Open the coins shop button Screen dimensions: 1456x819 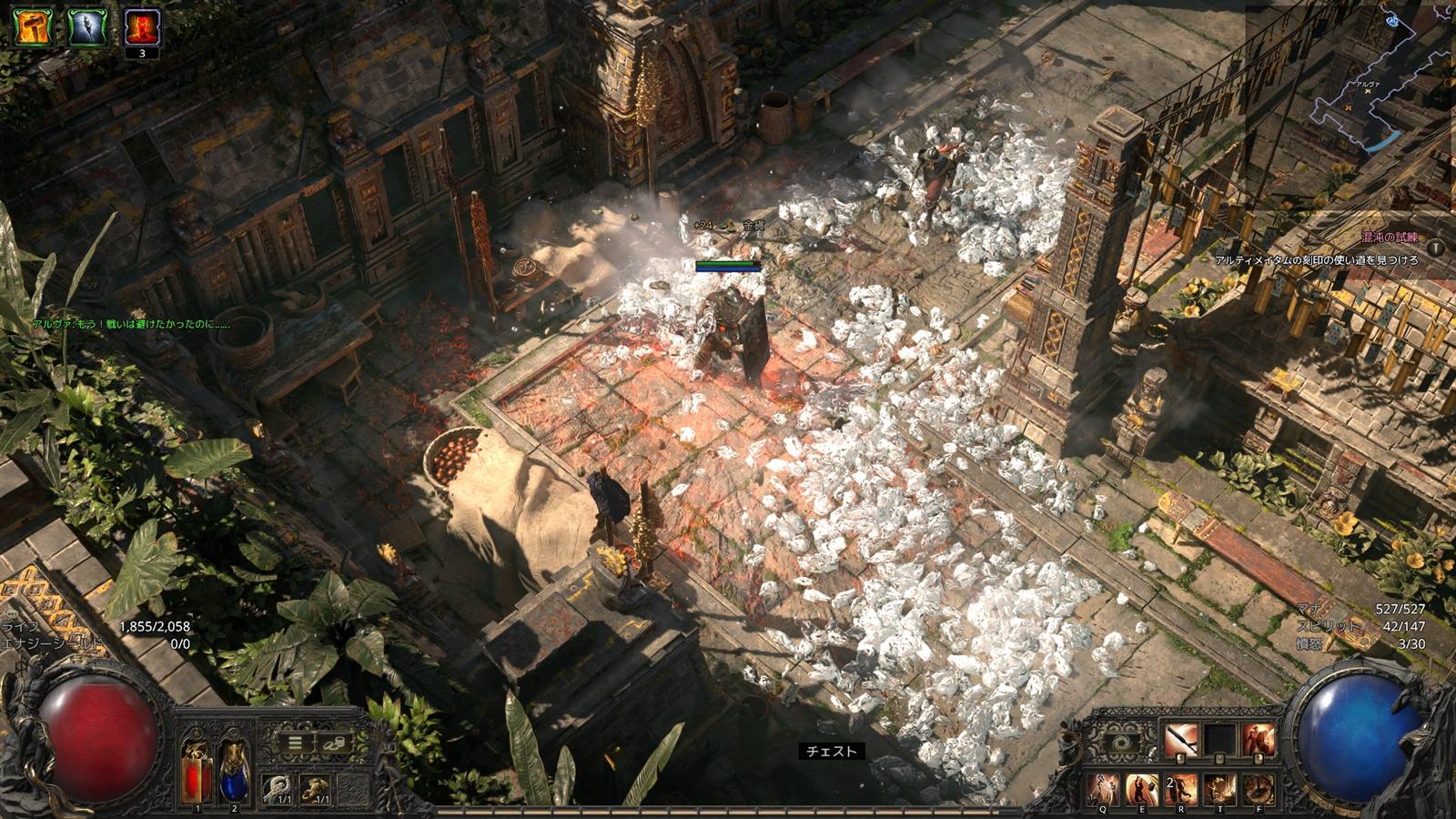(333, 743)
